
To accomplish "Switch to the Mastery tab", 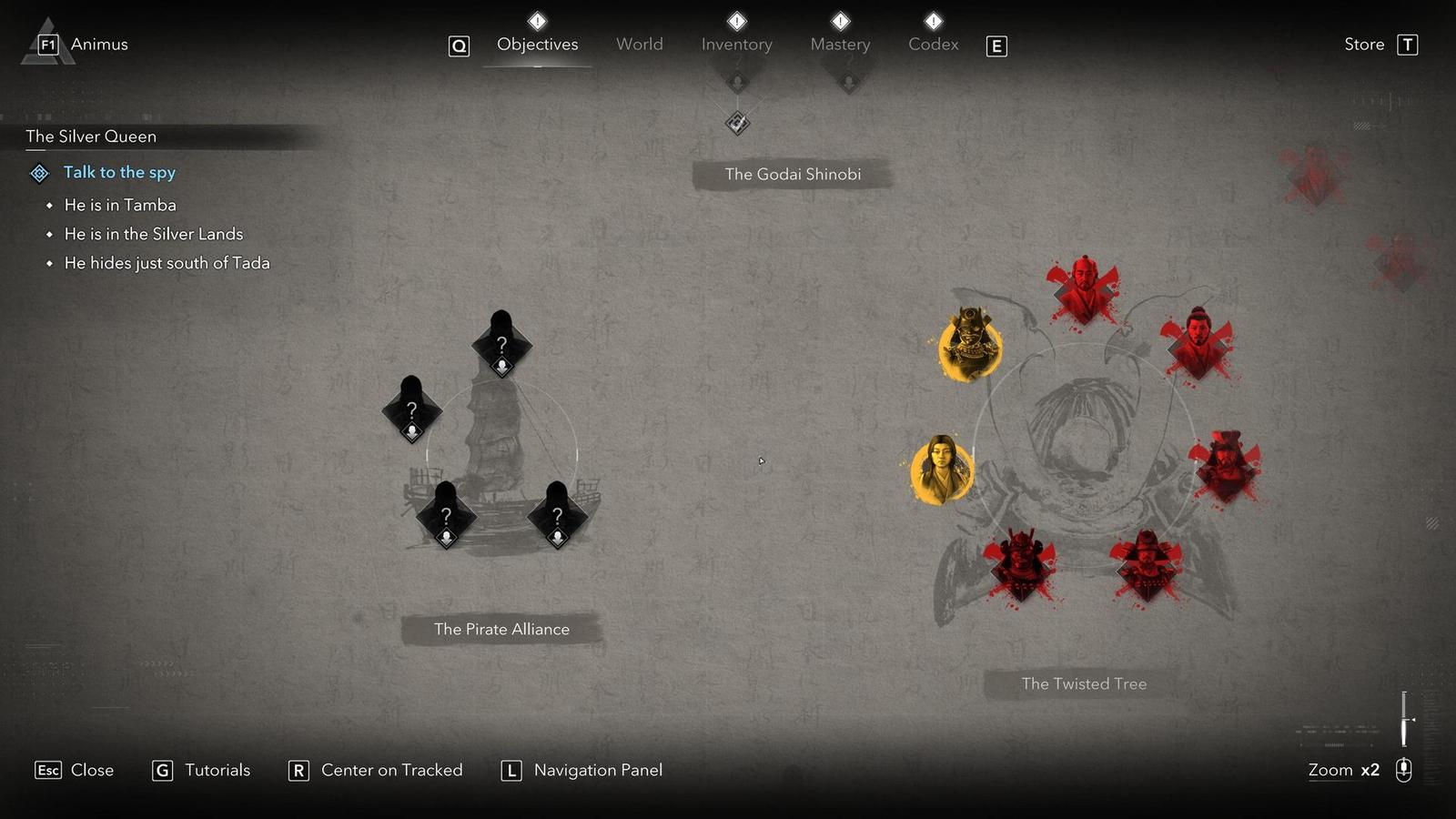I will point(840,44).
